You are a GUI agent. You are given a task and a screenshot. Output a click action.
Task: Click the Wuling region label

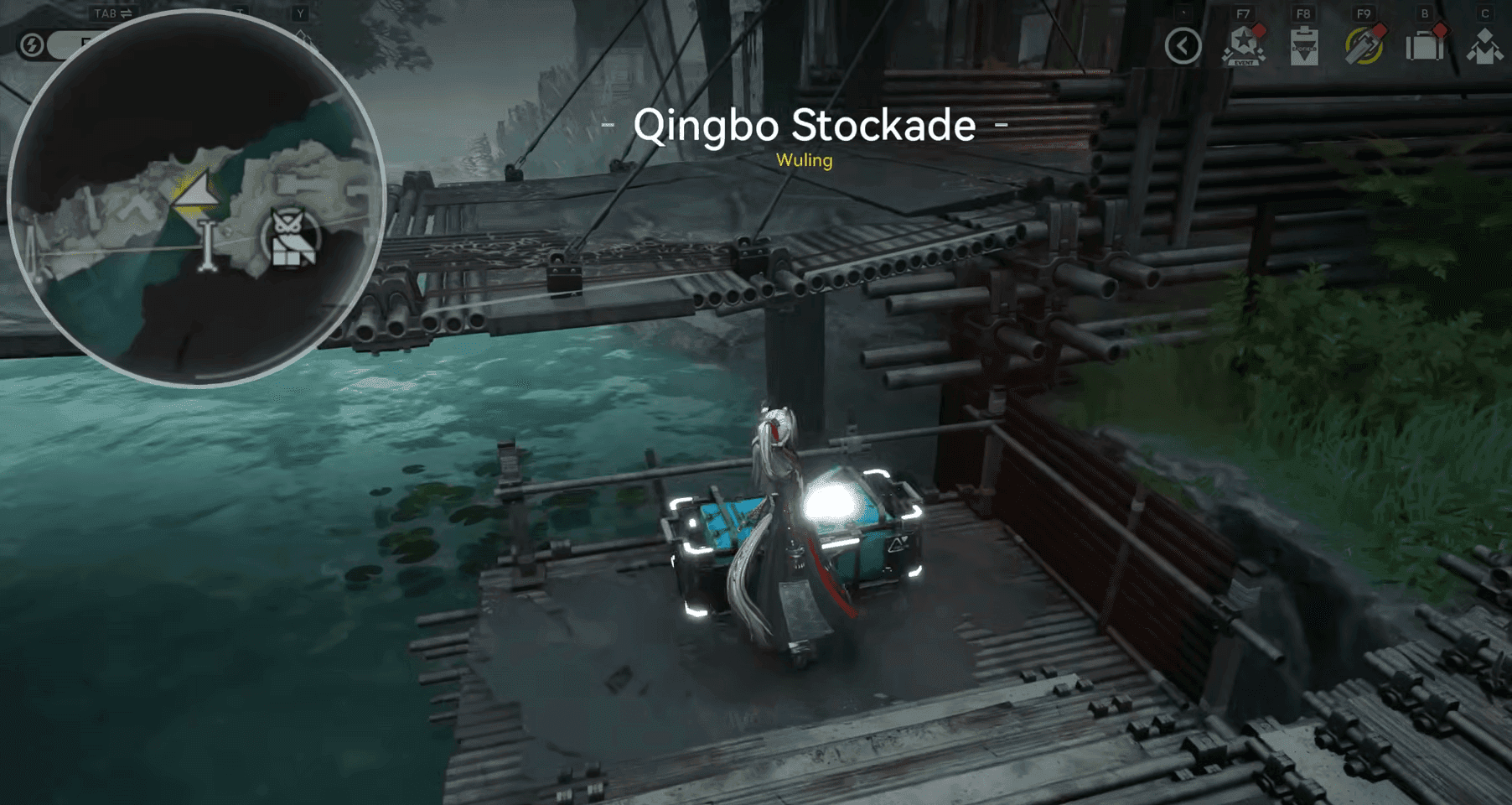click(x=803, y=160)
